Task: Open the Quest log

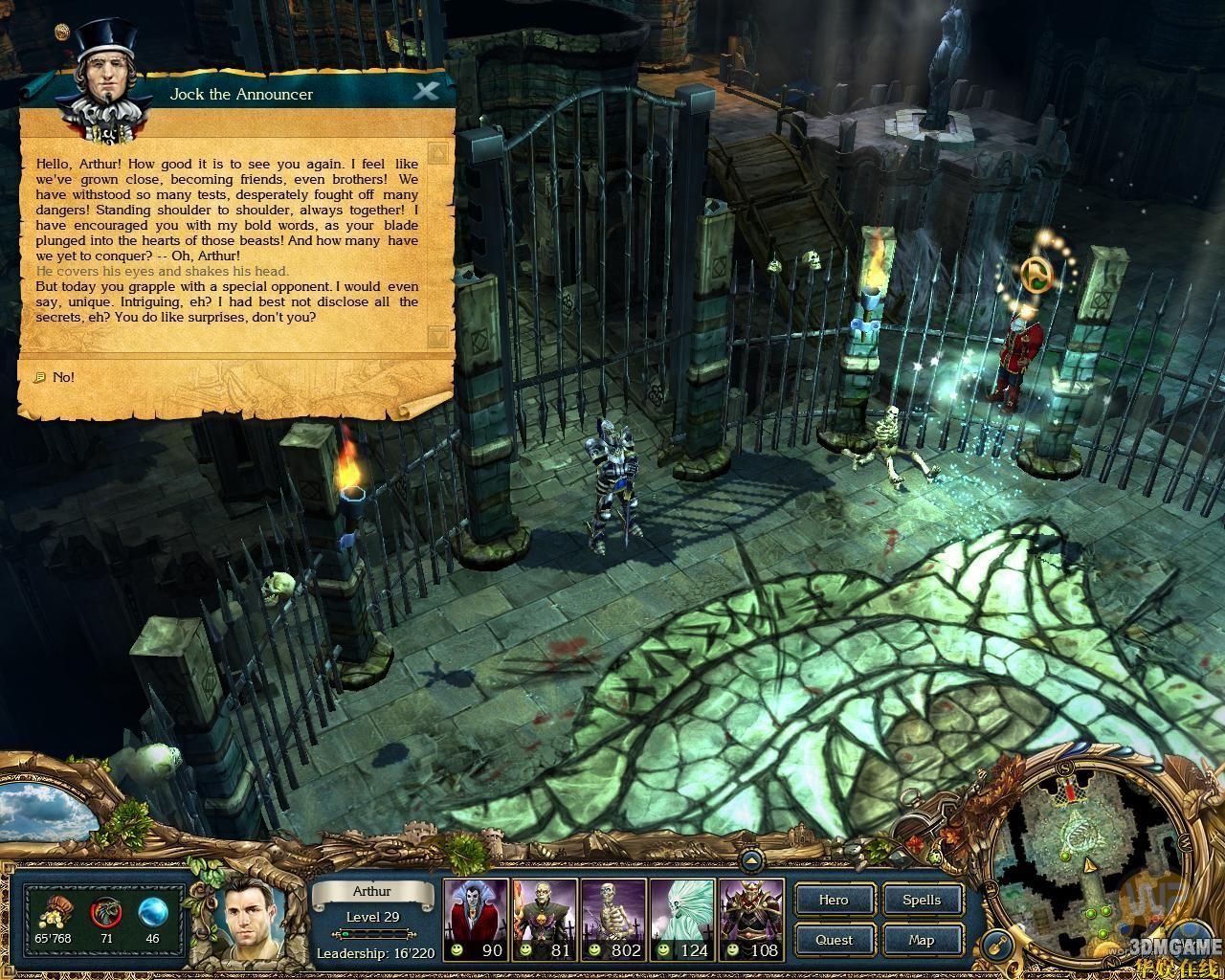Action: click(834, 940)
